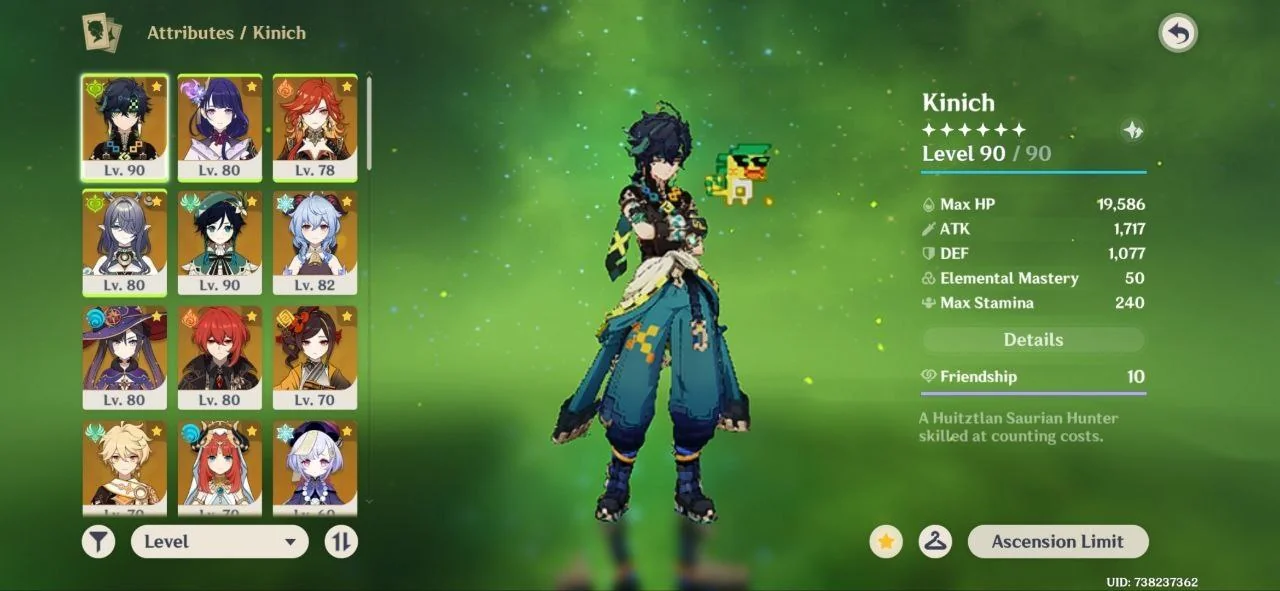Select the Friendship level row
Image resolution: width=1280 pixels, height=591 pixels.
click(x=1033, y=377)
